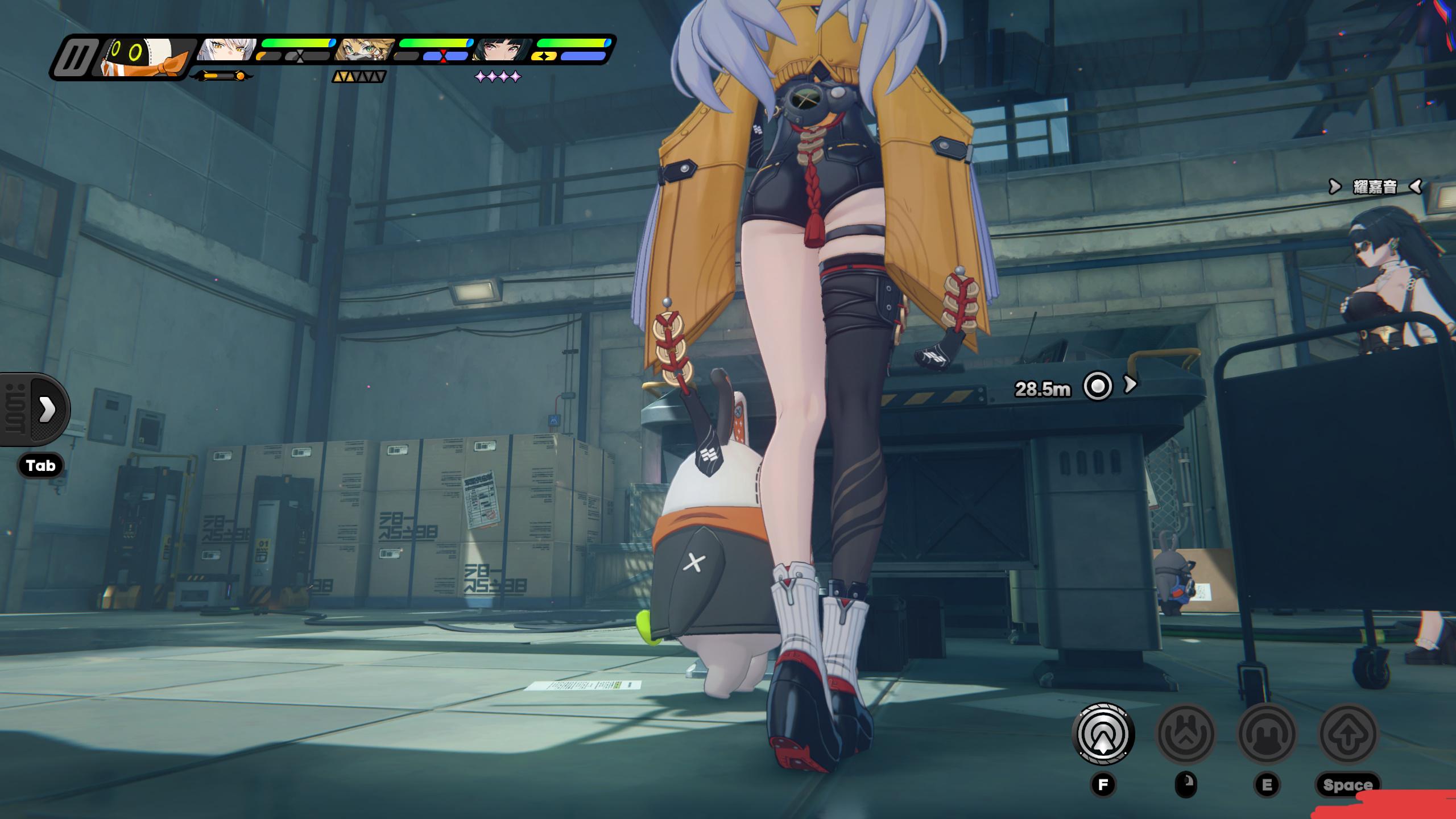Switch to the blonde masked agent portrait
The image size is (1456, 819).
[364, 50]
